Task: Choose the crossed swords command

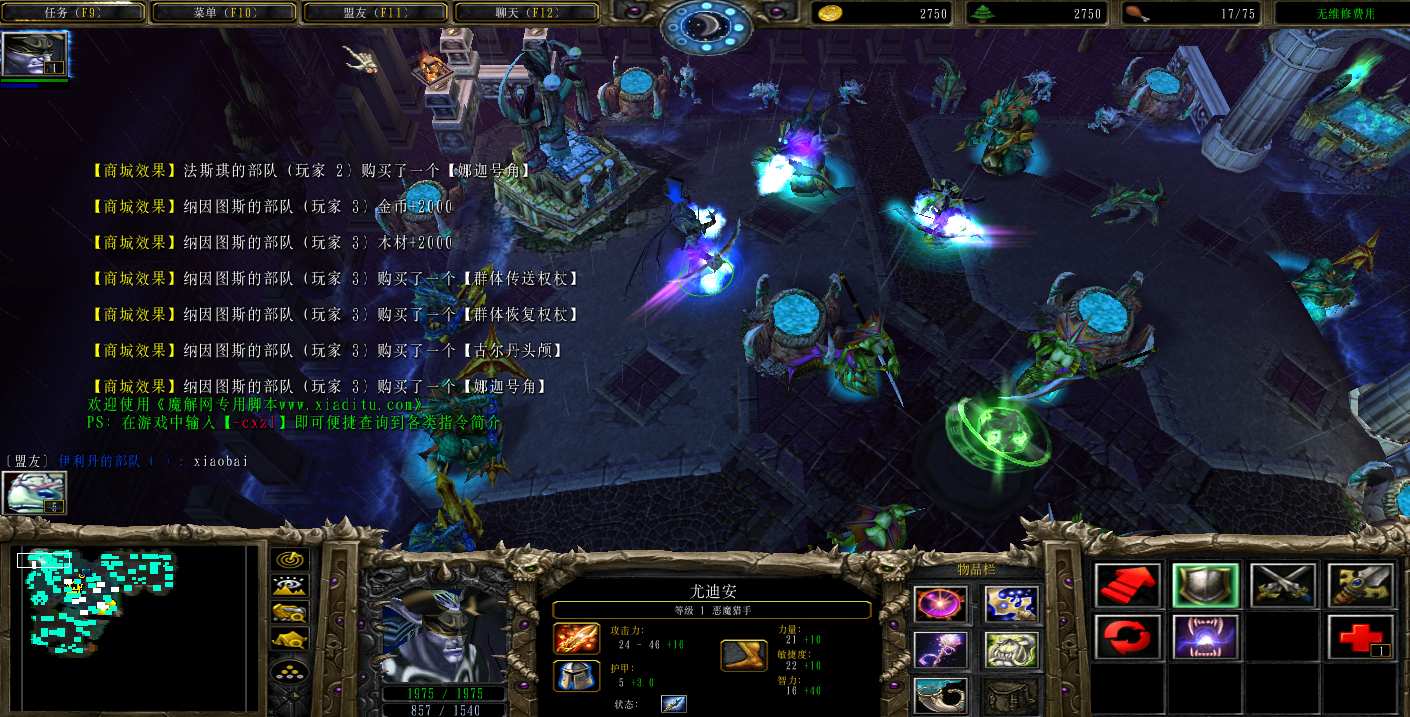Action: click(x=1283, y=585)
